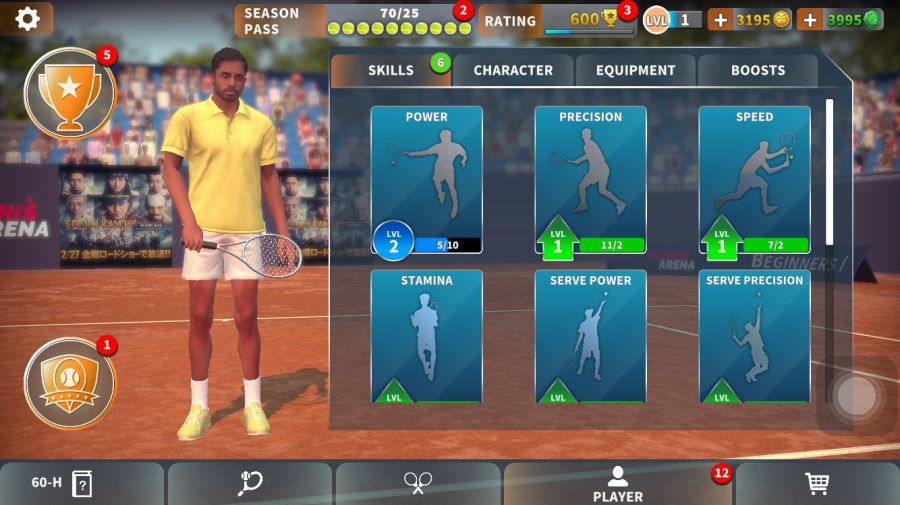900x505 pixels.
Task: Open the crossed rackets match menu
Action: point(417,484)
